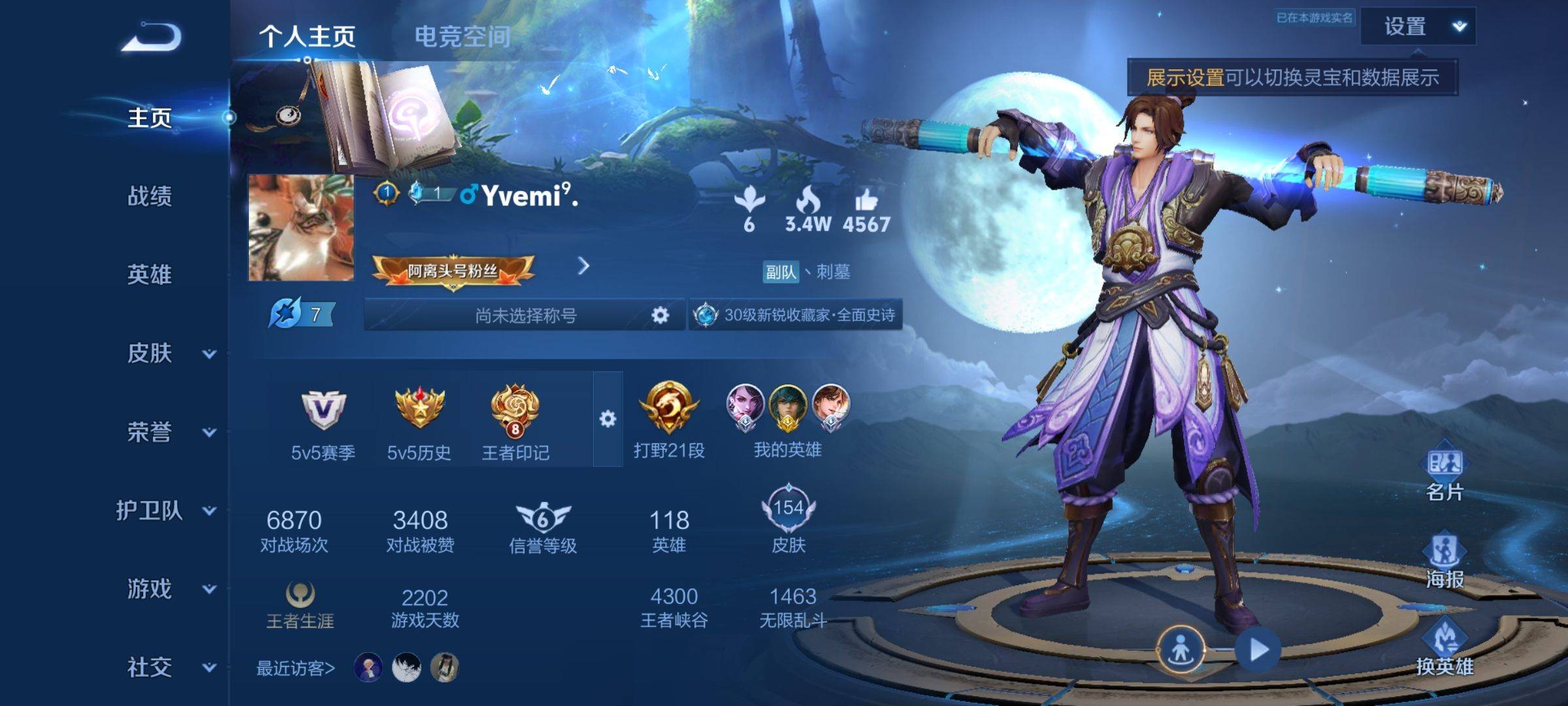
Task: Expand the 护卫队 guard team menu
Action: (165, 511)
